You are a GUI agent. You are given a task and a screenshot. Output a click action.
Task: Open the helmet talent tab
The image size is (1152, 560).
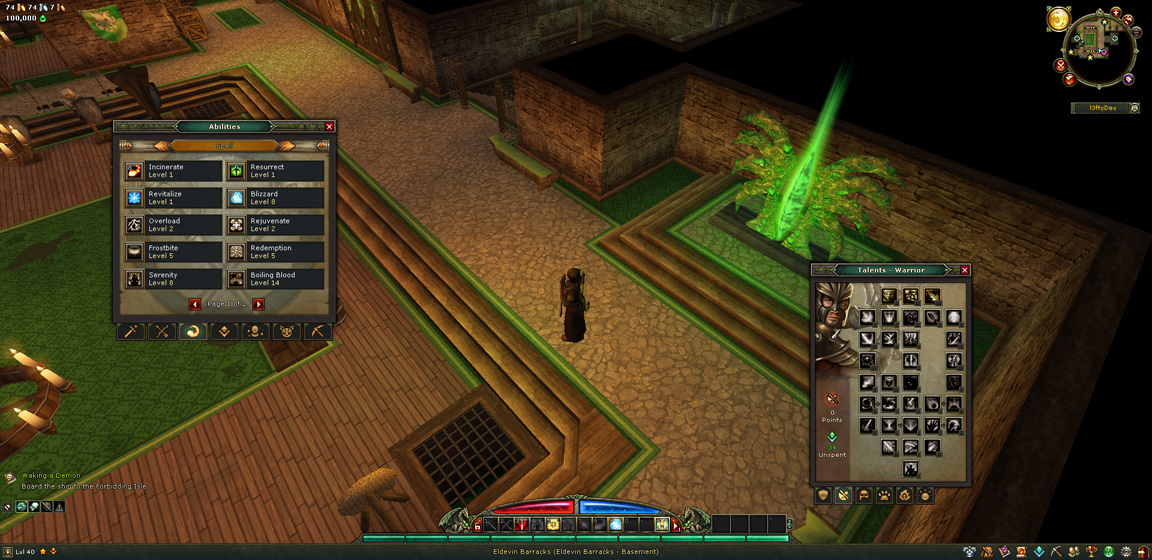pyautogui.click(x=864, y=495)
